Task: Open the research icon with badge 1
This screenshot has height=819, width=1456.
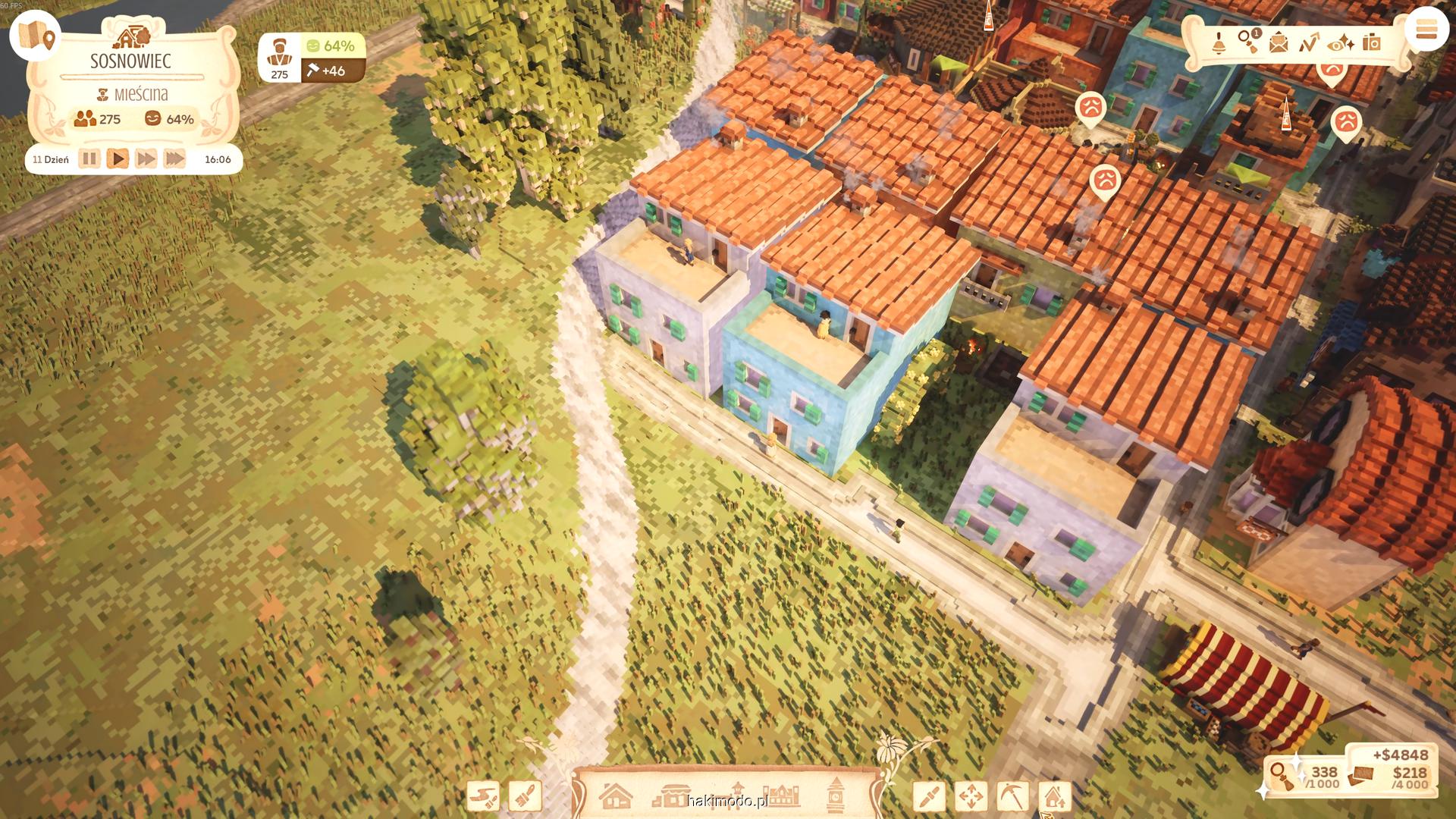Action: click(x=1248, y=42)
